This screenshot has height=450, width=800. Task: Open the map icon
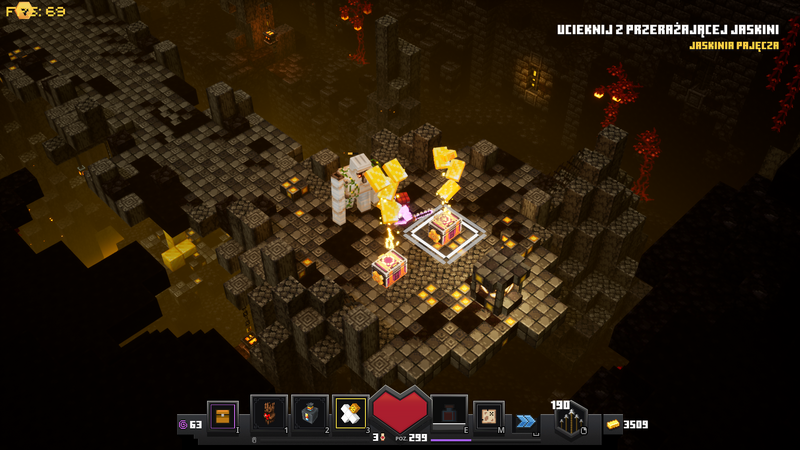[489, 415]
